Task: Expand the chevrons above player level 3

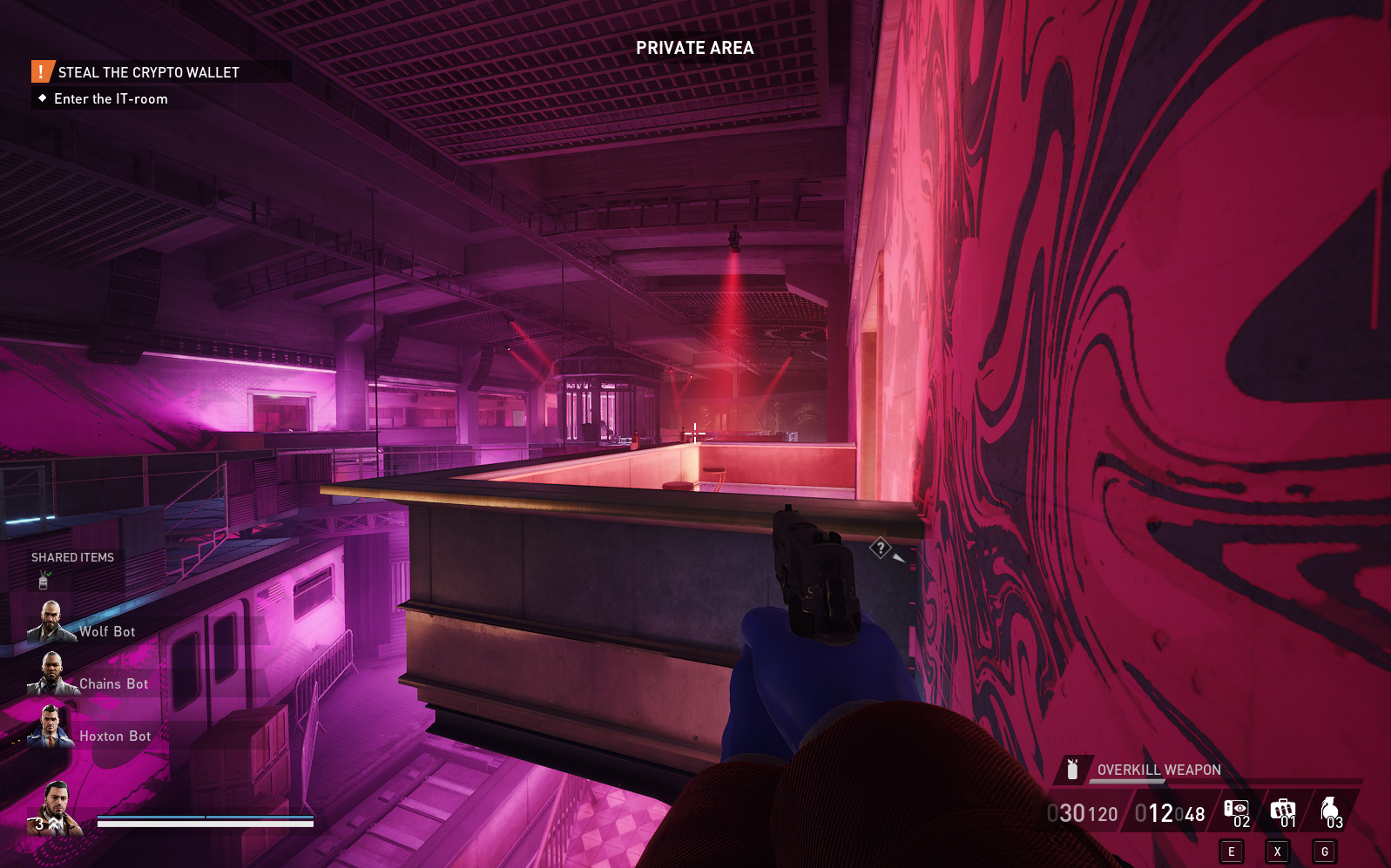Action: [53, 821]
